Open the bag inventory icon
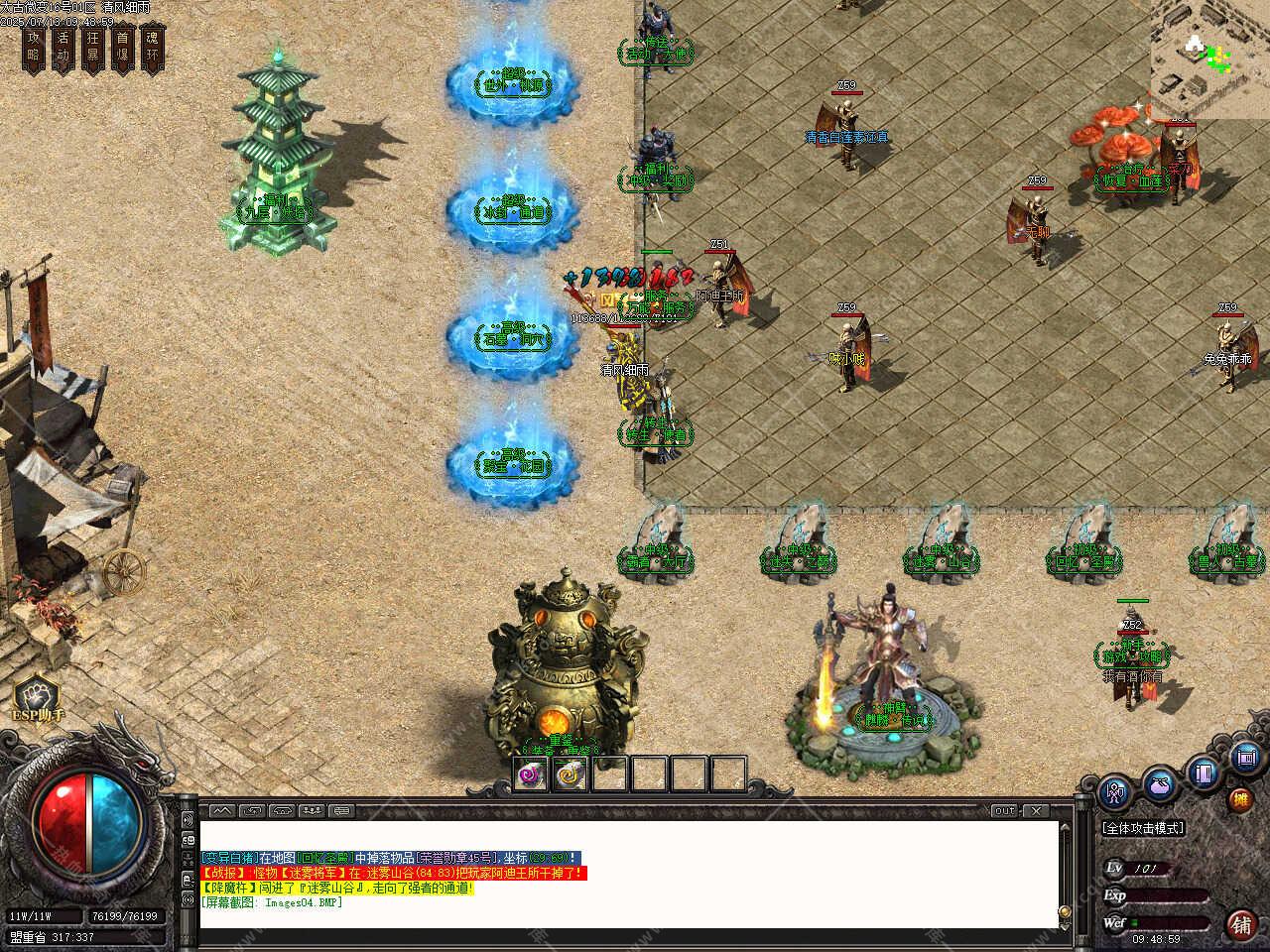This screenshot has height=952, width=1270. tap(1160, 784)
